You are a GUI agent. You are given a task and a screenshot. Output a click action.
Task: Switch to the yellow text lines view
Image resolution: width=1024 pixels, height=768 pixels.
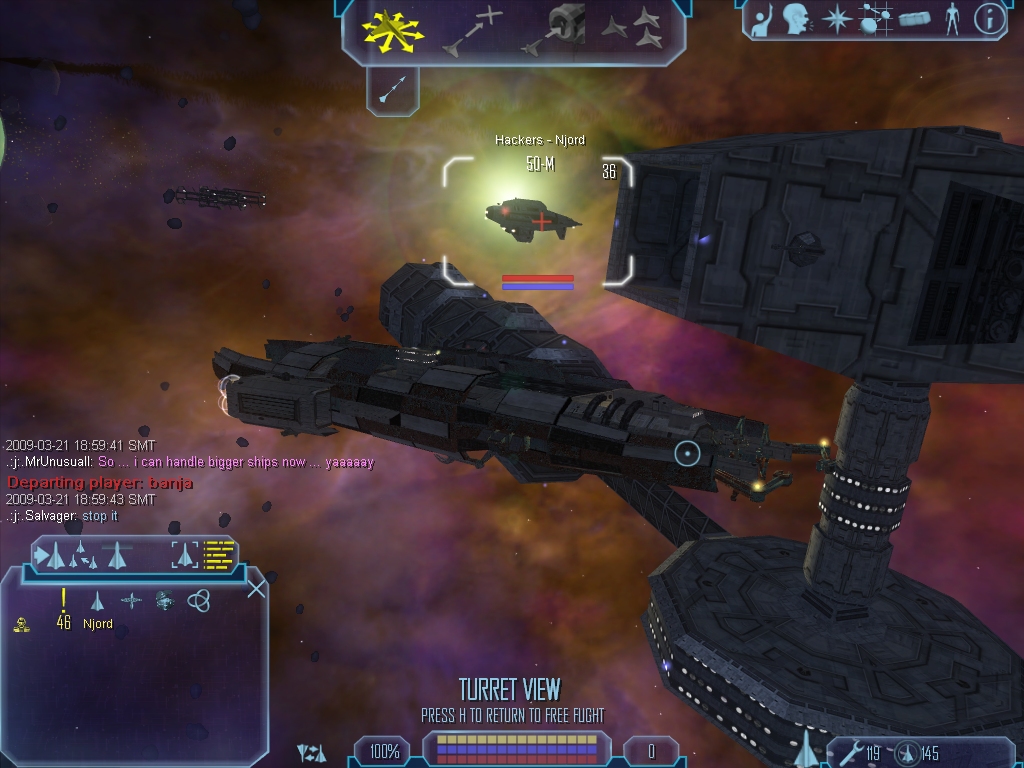click(x=218, y=554)
